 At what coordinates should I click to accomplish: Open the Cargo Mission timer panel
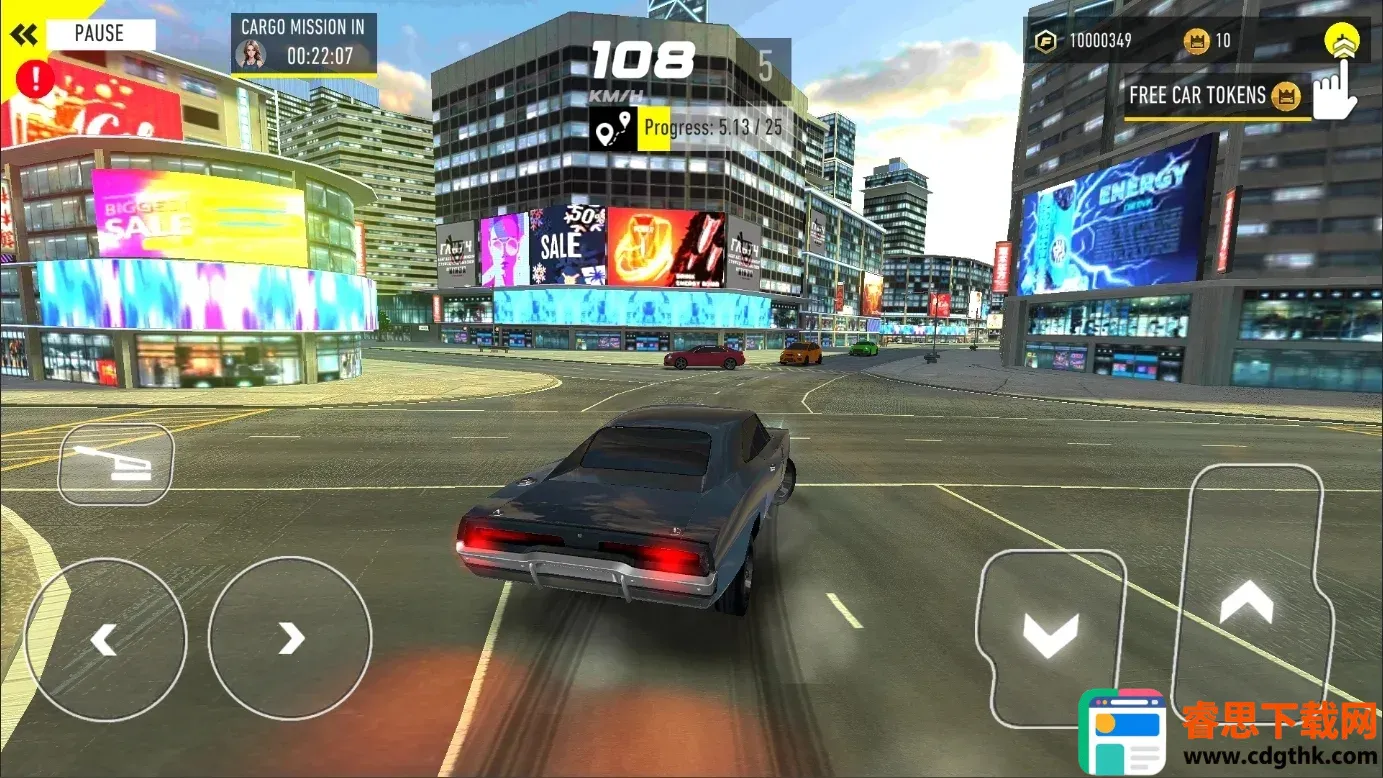pos(304,43)
